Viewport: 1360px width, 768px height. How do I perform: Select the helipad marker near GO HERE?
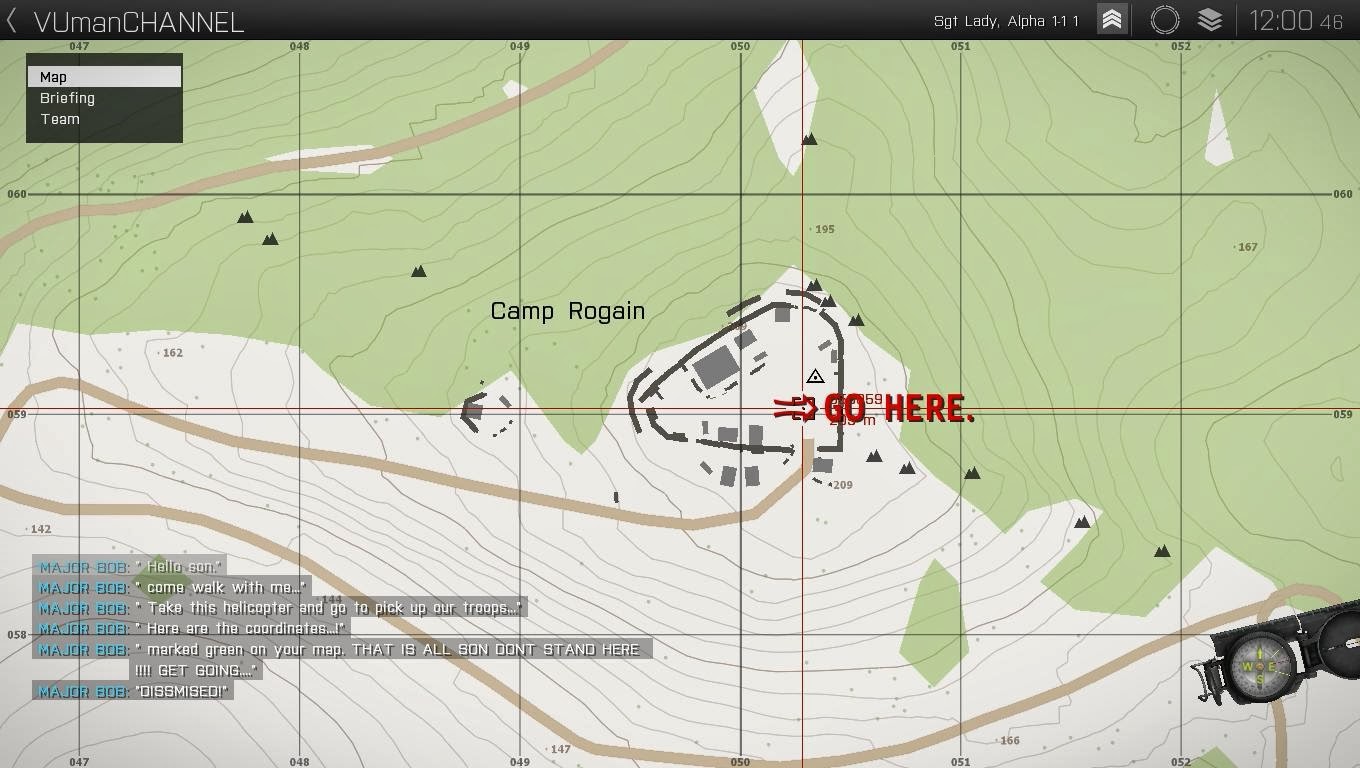click(x=815, y=376)
